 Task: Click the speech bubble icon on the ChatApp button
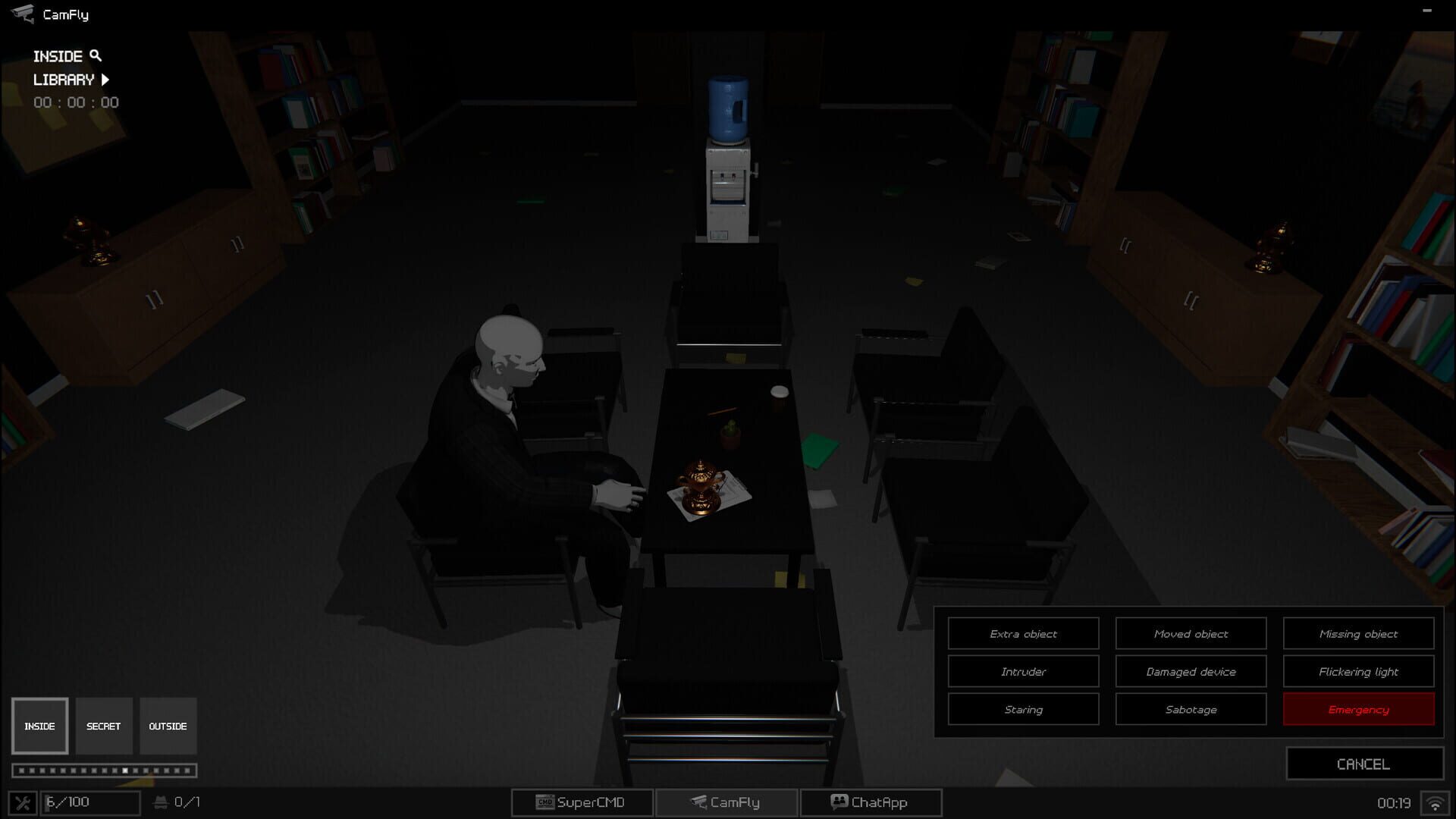pyautogui.click(x=838, y=802)
